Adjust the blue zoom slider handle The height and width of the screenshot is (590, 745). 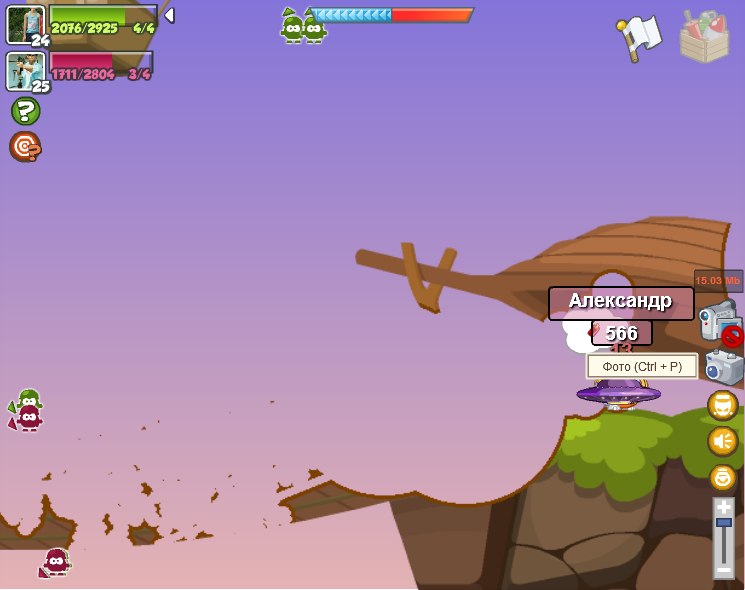click(x=724, y=523)
